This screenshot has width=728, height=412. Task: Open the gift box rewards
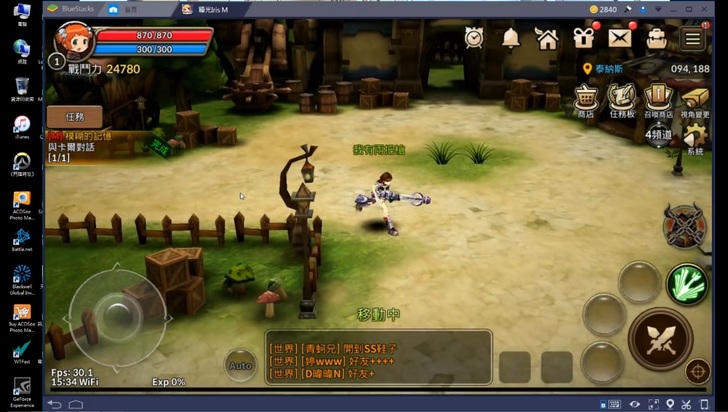pyautogui.click(x=583, y=38)
